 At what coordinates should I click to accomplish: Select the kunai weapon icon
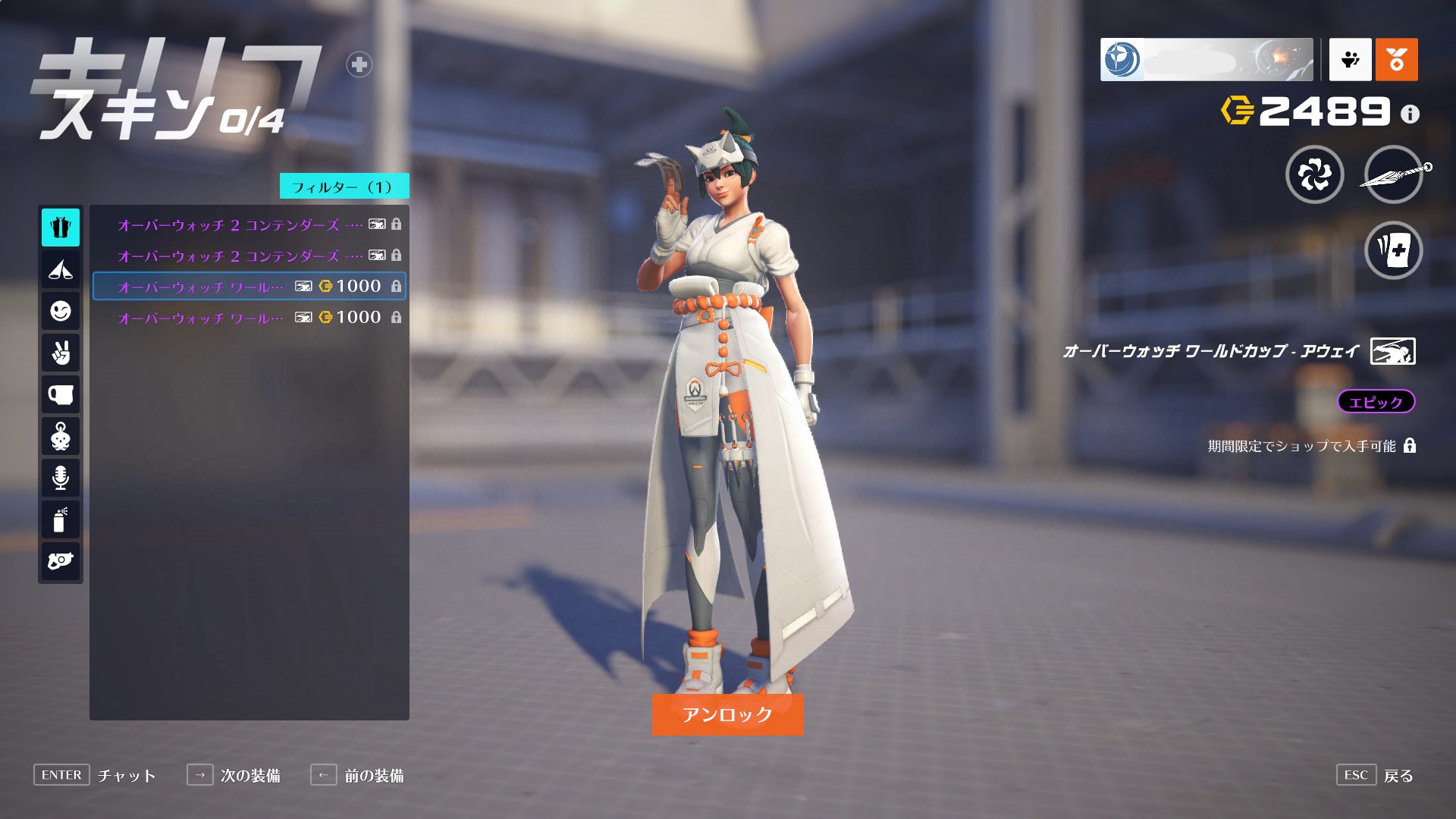[x=1393, y=175]
